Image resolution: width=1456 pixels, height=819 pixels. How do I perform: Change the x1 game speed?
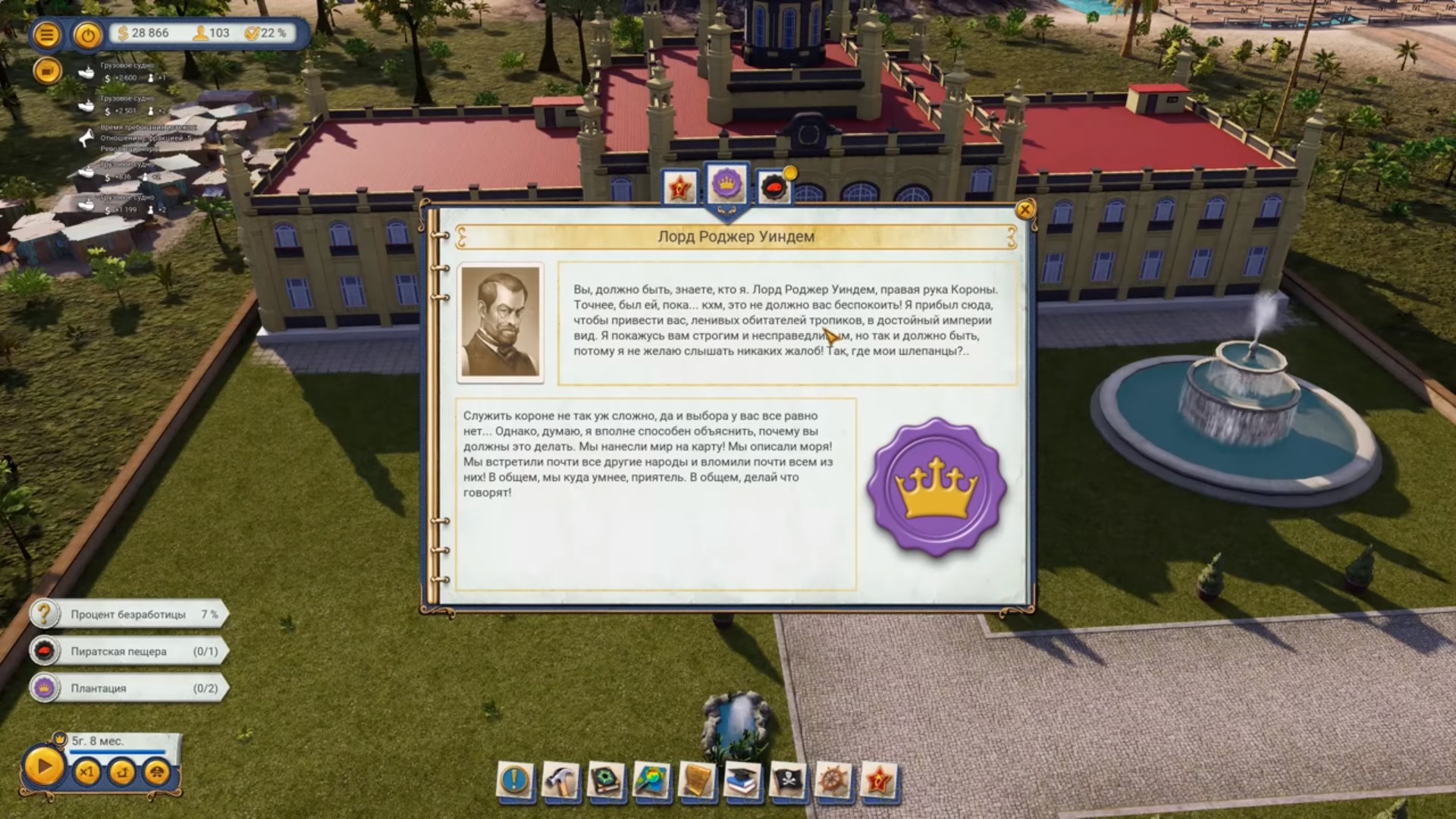point(86,773)
